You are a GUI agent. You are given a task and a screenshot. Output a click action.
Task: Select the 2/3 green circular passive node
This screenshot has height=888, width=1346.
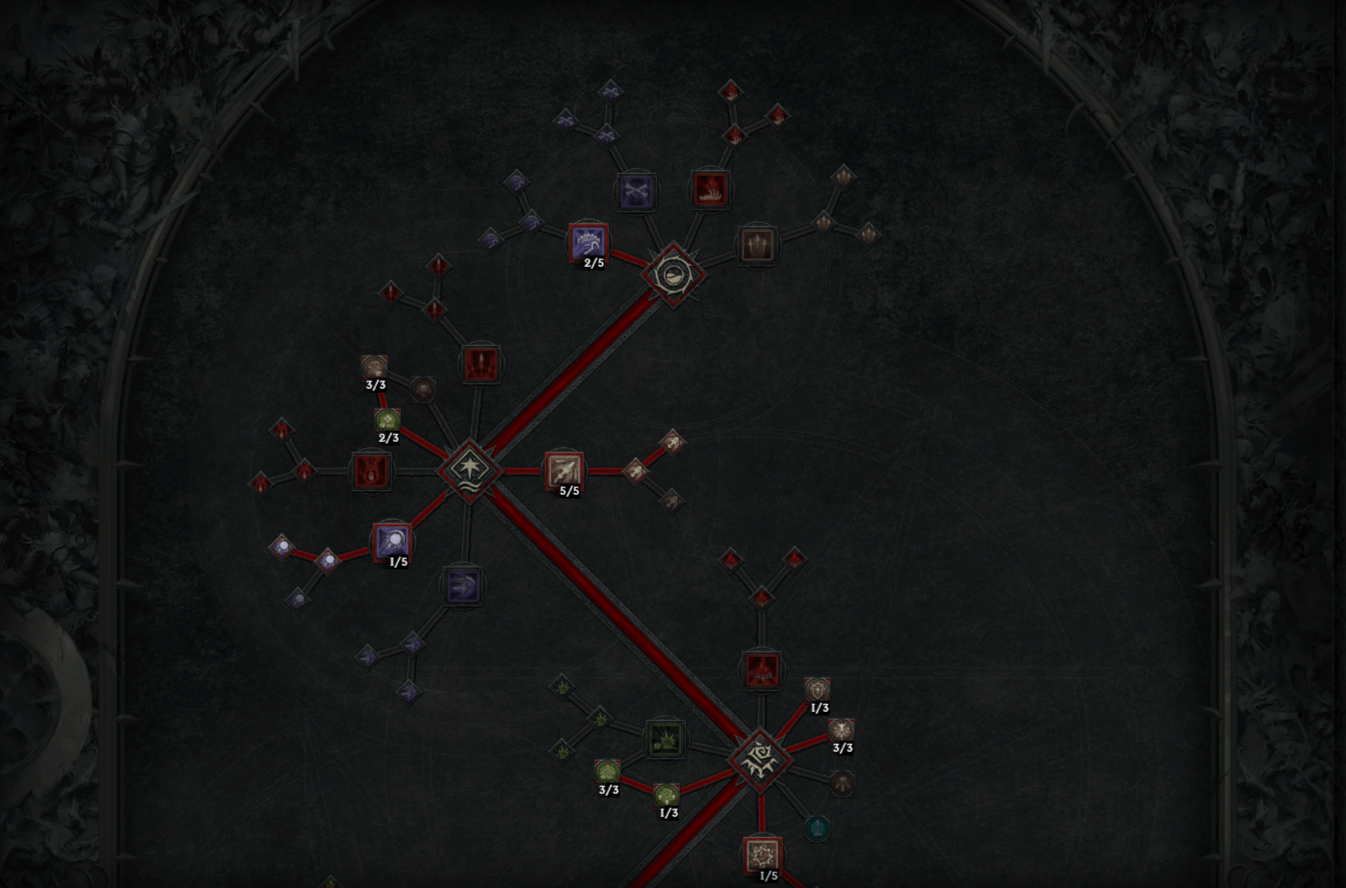pyautogui.click(x=386, y=420)
